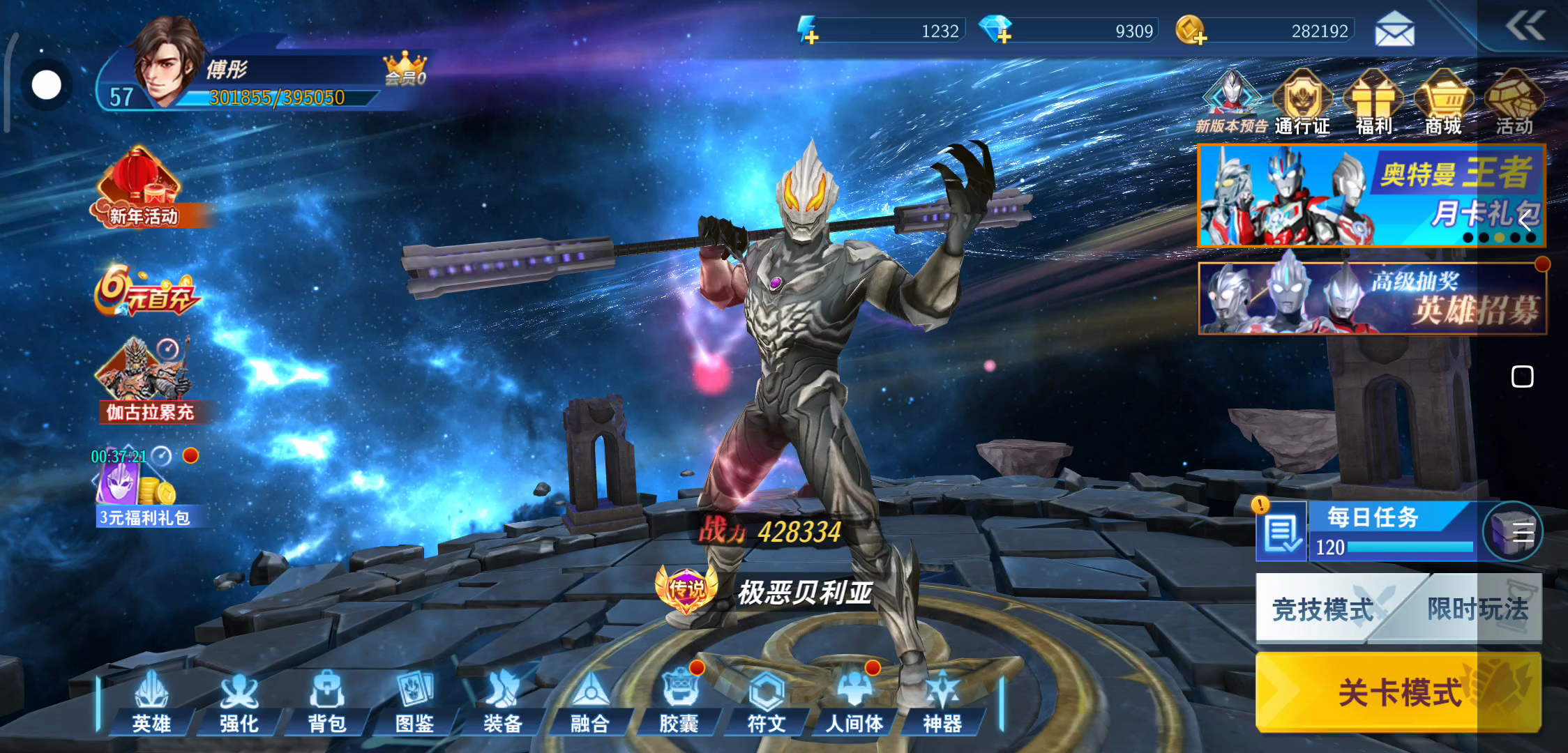This screenshot has height=753, width=1568.
Task: Start the 关卡模式 stage mode
Action: pos(1398,692)
